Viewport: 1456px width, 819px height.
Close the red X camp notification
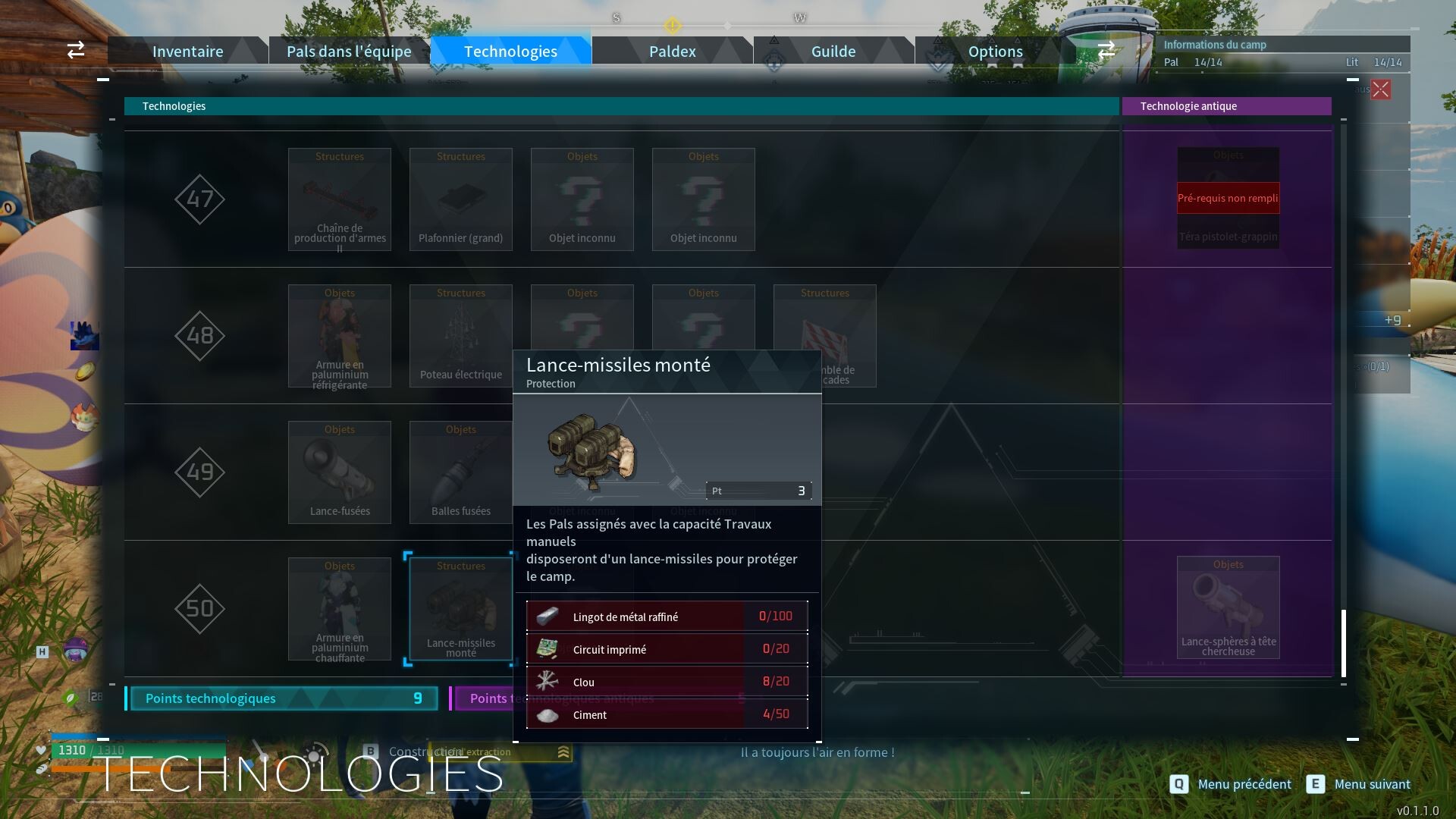[x=1381, y=89]
